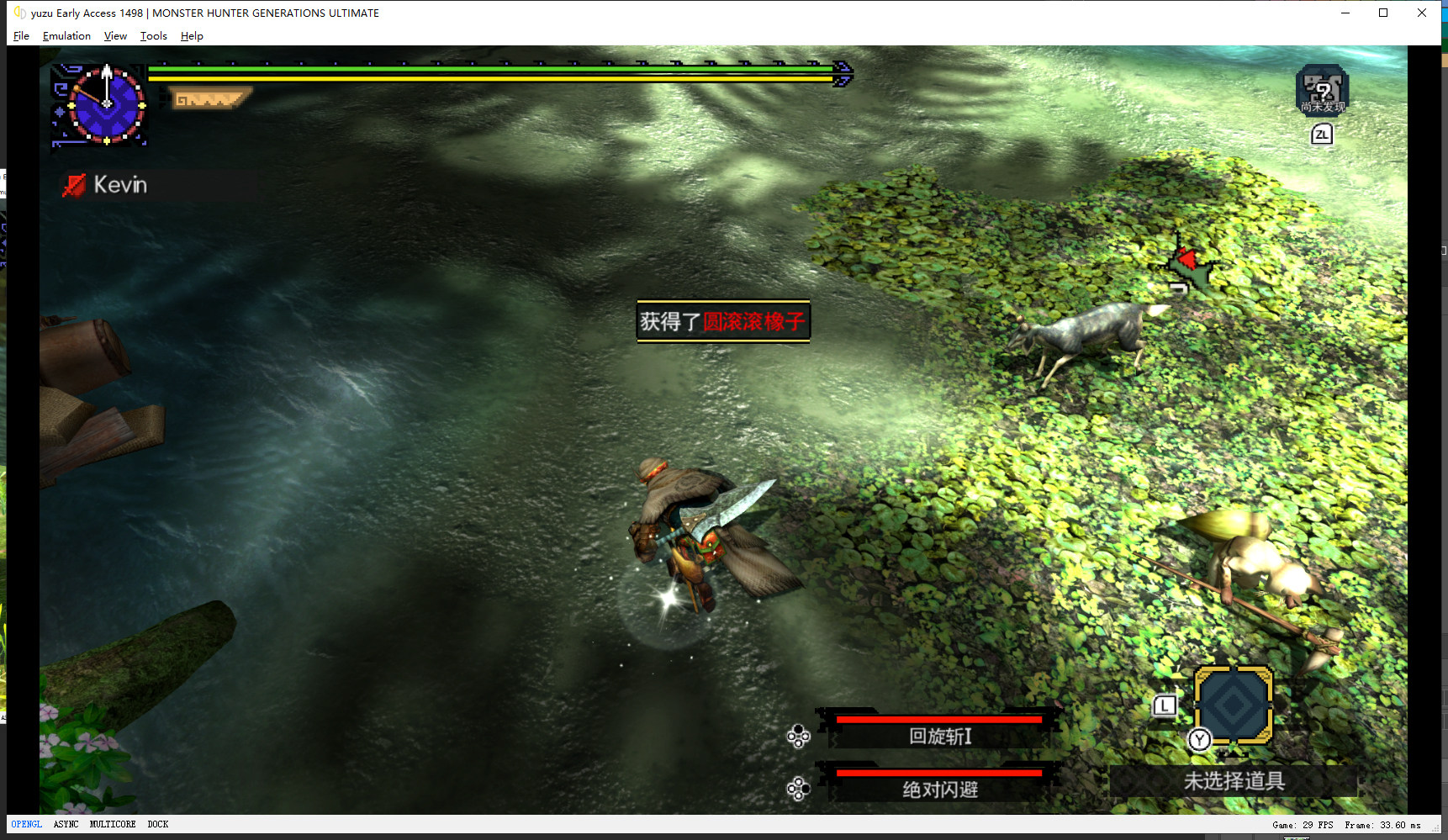This screenshot has height=840, width=1448.
Task: Select the player name Kevin
Action: 119,185
